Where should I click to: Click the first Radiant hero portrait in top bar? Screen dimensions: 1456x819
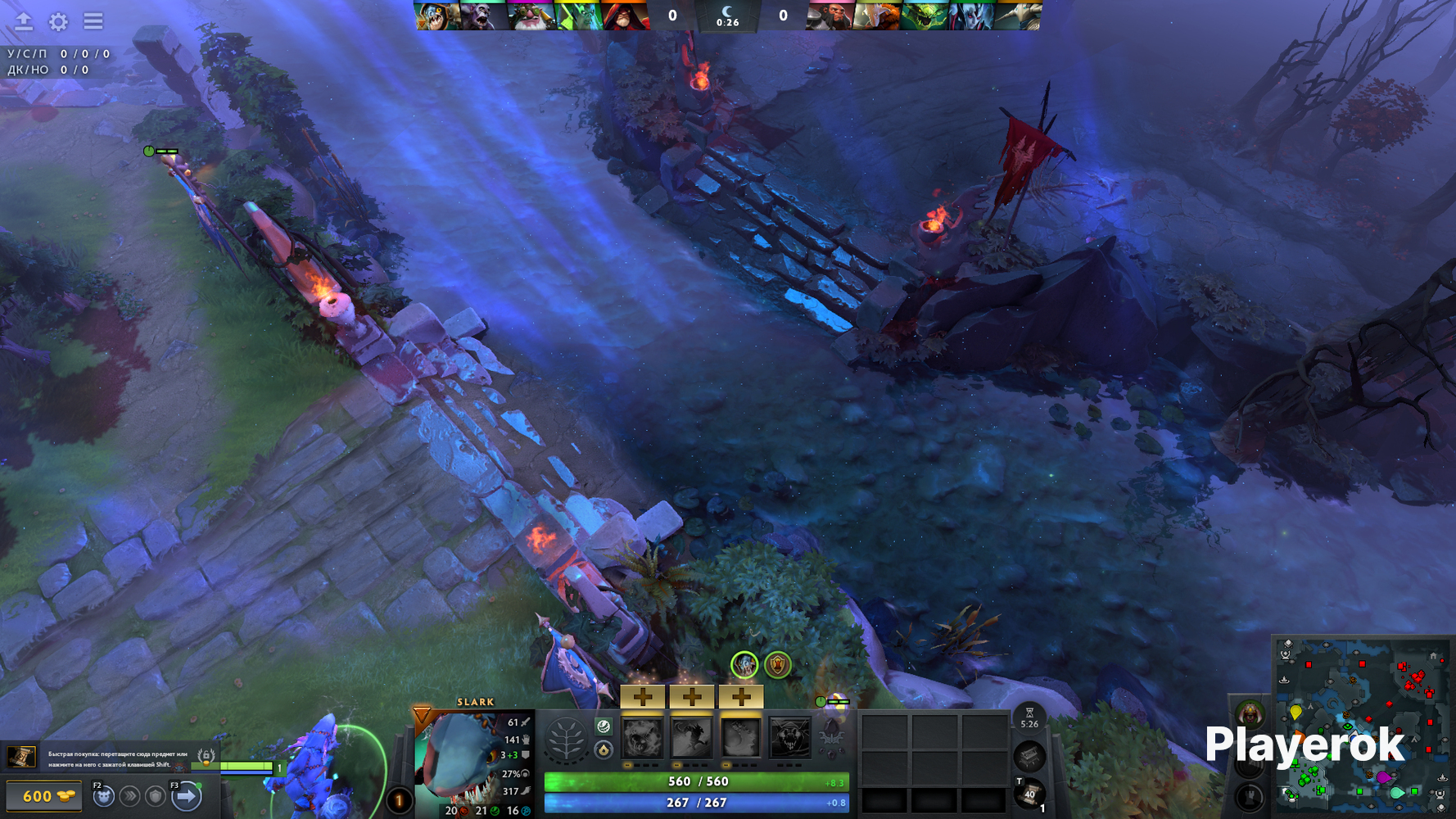point(436,16)
